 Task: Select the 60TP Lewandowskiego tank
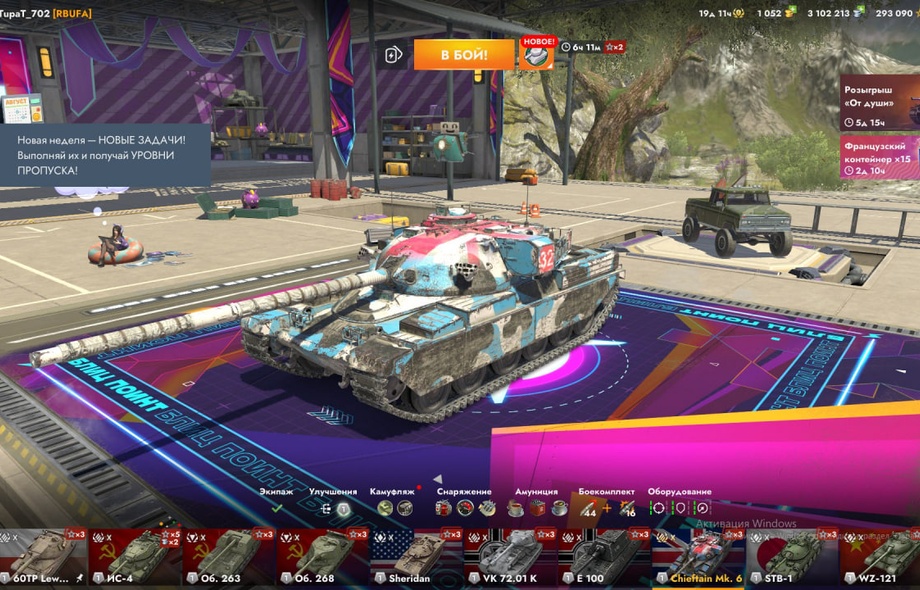click(x=44, y=558)
